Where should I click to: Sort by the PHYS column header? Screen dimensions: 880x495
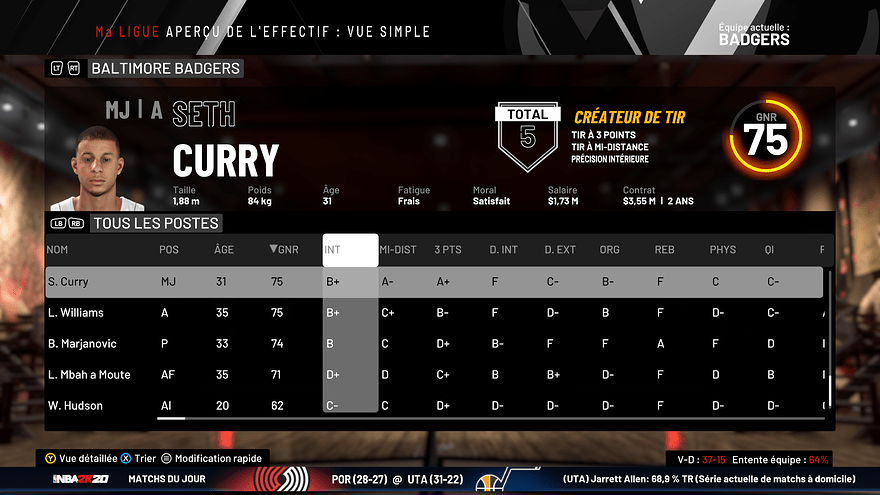[722, 250]
